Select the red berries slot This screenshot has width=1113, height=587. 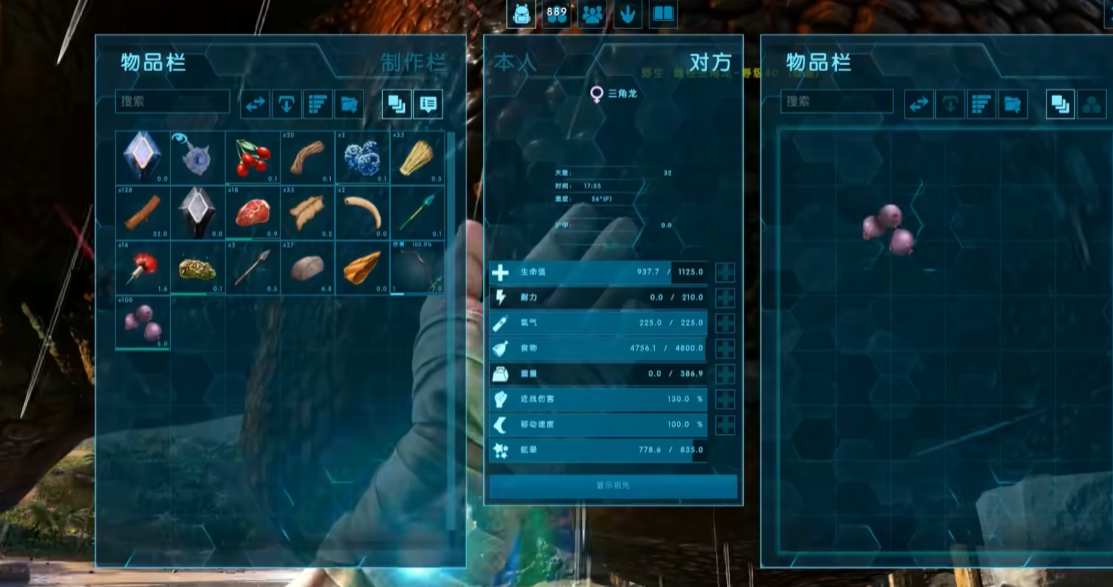[x=252, y=157]
